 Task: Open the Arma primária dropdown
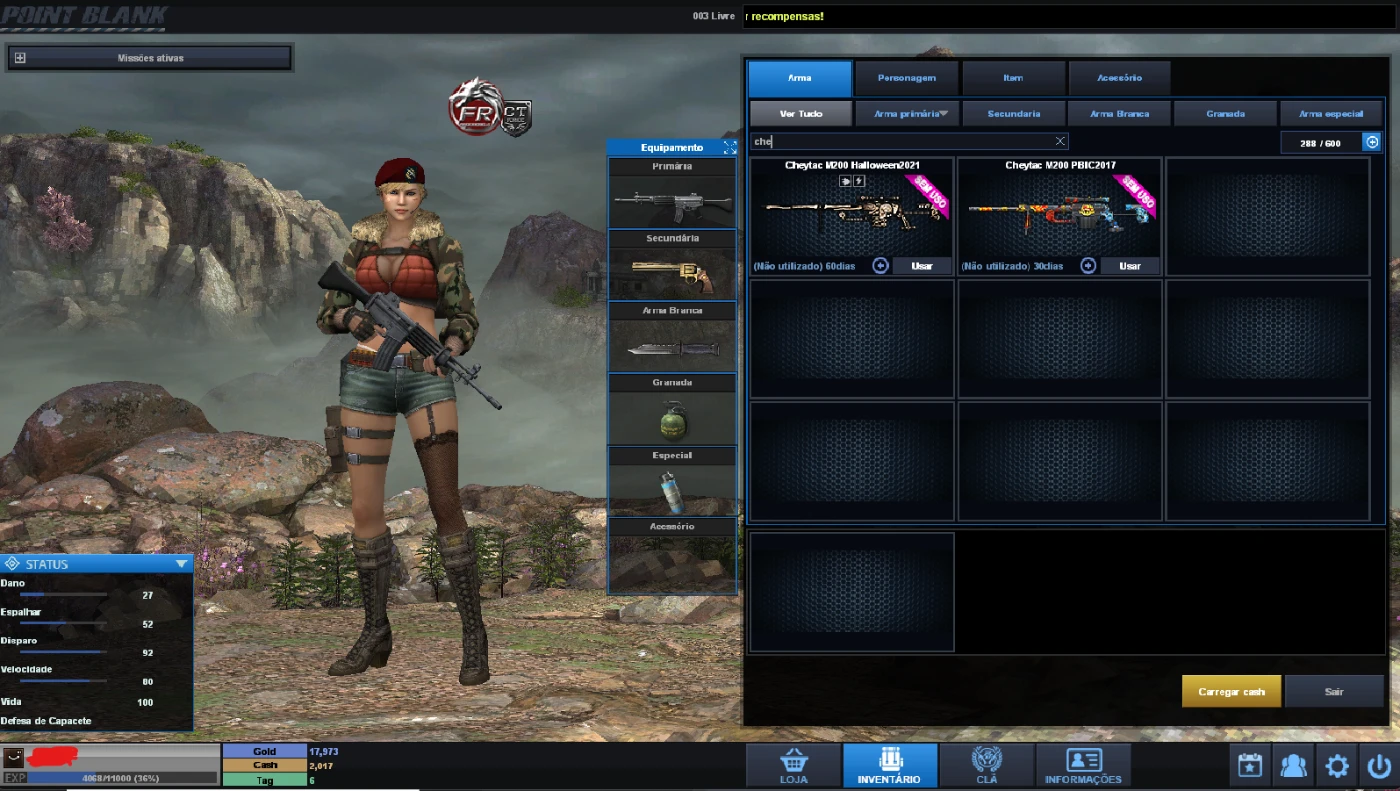click(x=907, y=113)
